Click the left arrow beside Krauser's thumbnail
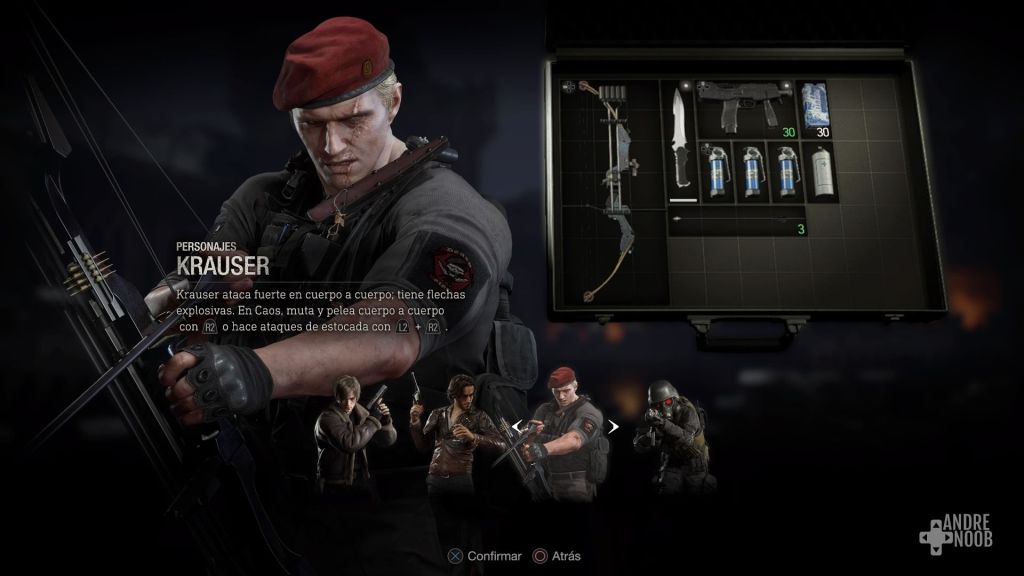 [x=517, y=427]
